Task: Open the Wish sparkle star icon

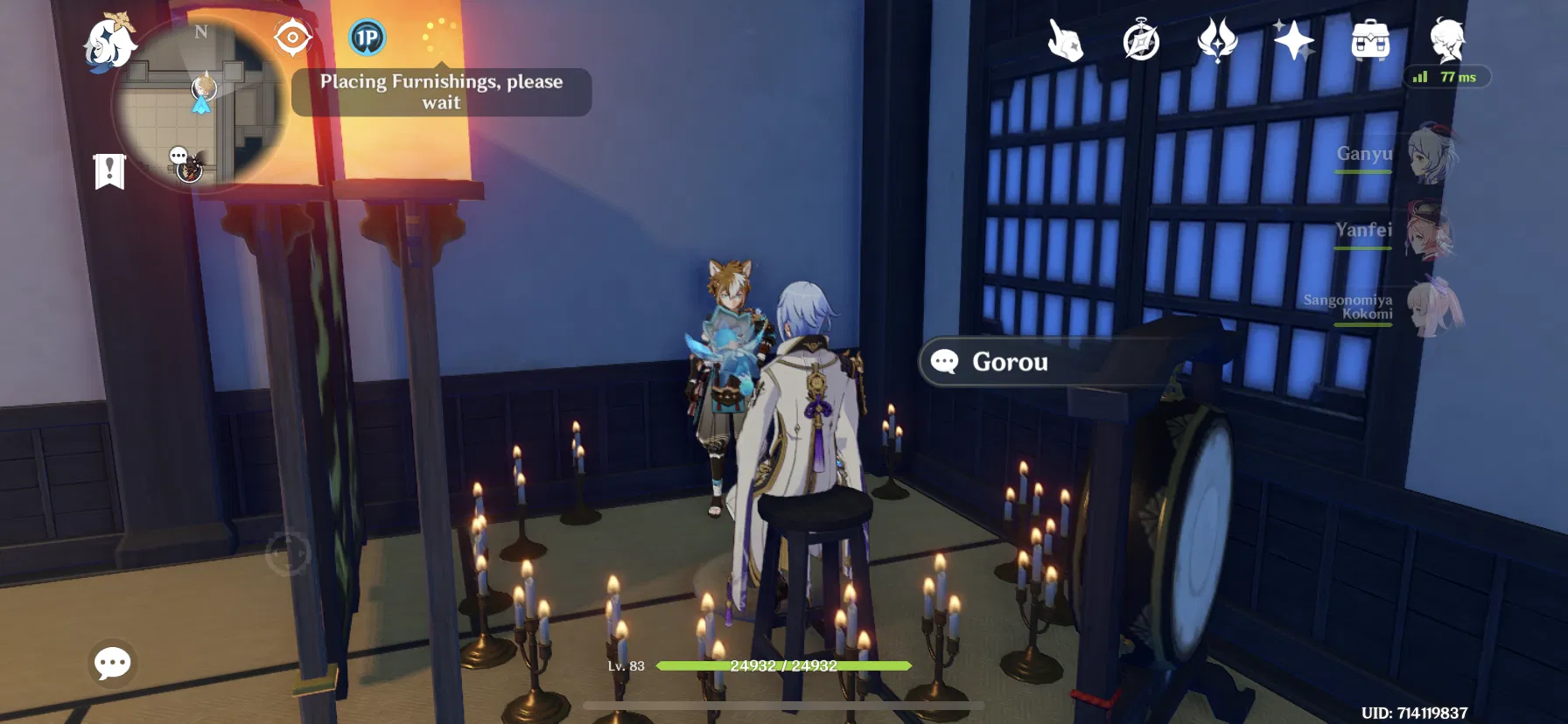Action: [1292, 39]
